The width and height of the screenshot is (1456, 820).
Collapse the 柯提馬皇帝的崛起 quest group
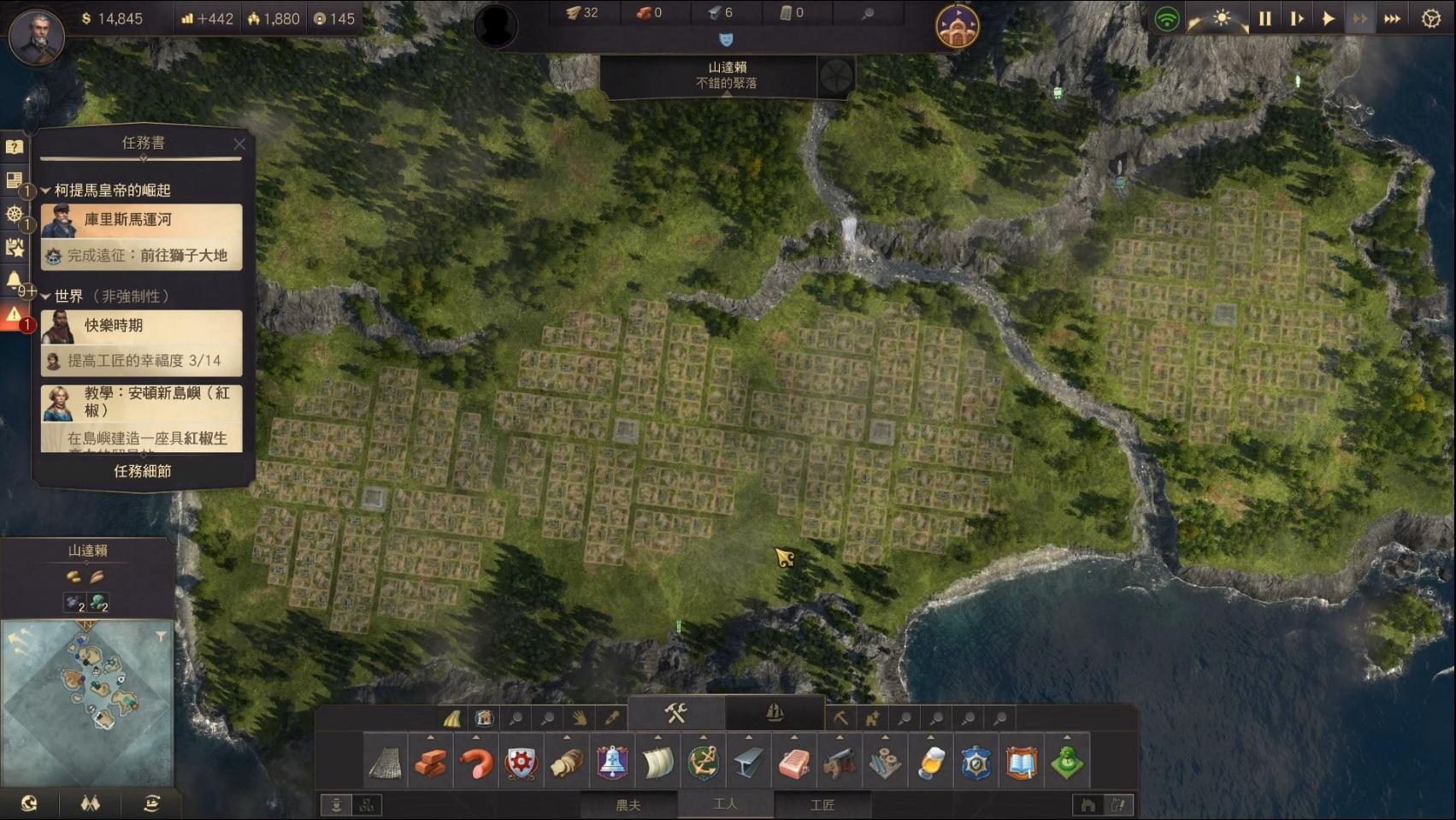tap(44, 191)
